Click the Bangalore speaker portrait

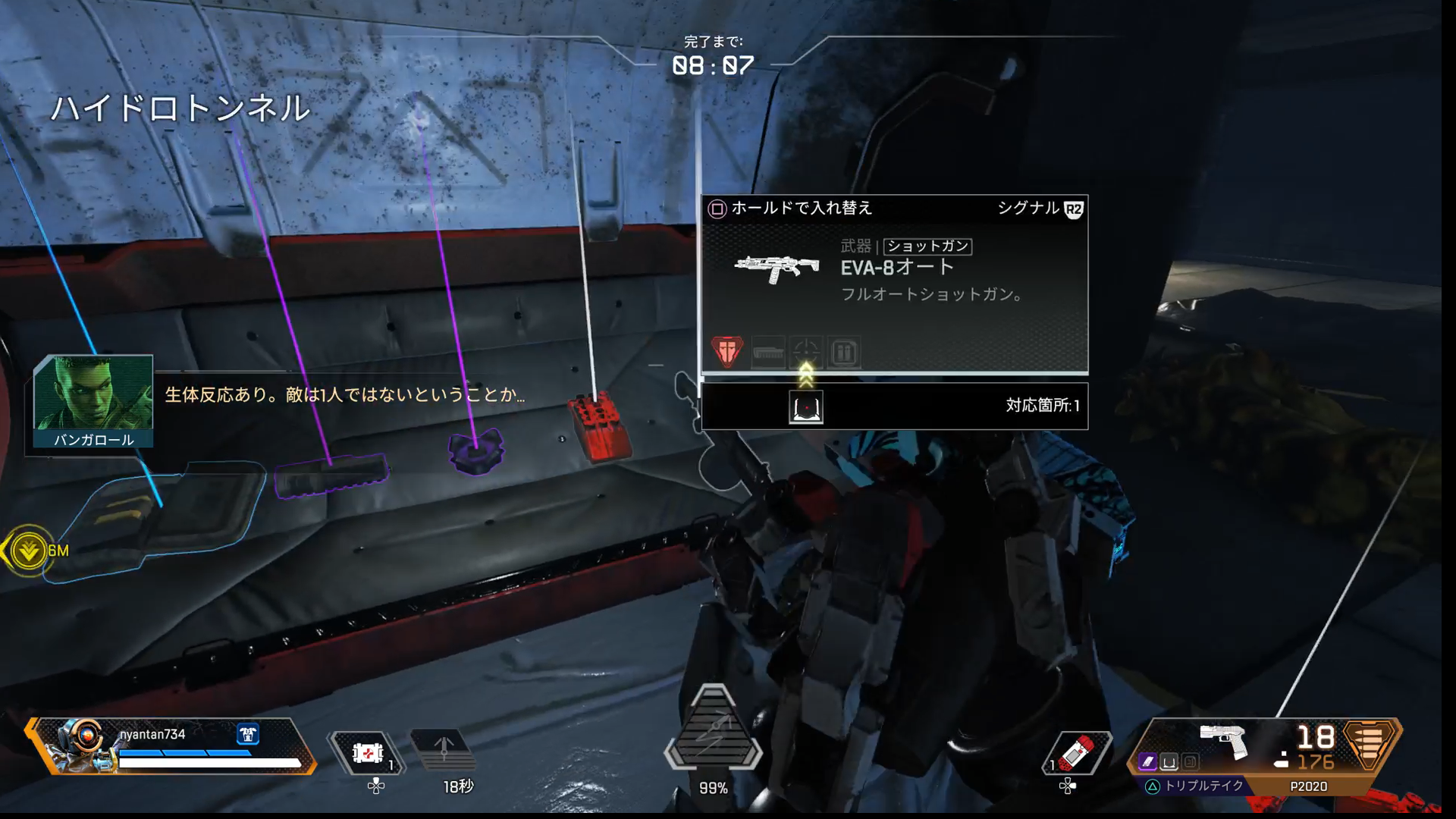(x=93, y=394)
